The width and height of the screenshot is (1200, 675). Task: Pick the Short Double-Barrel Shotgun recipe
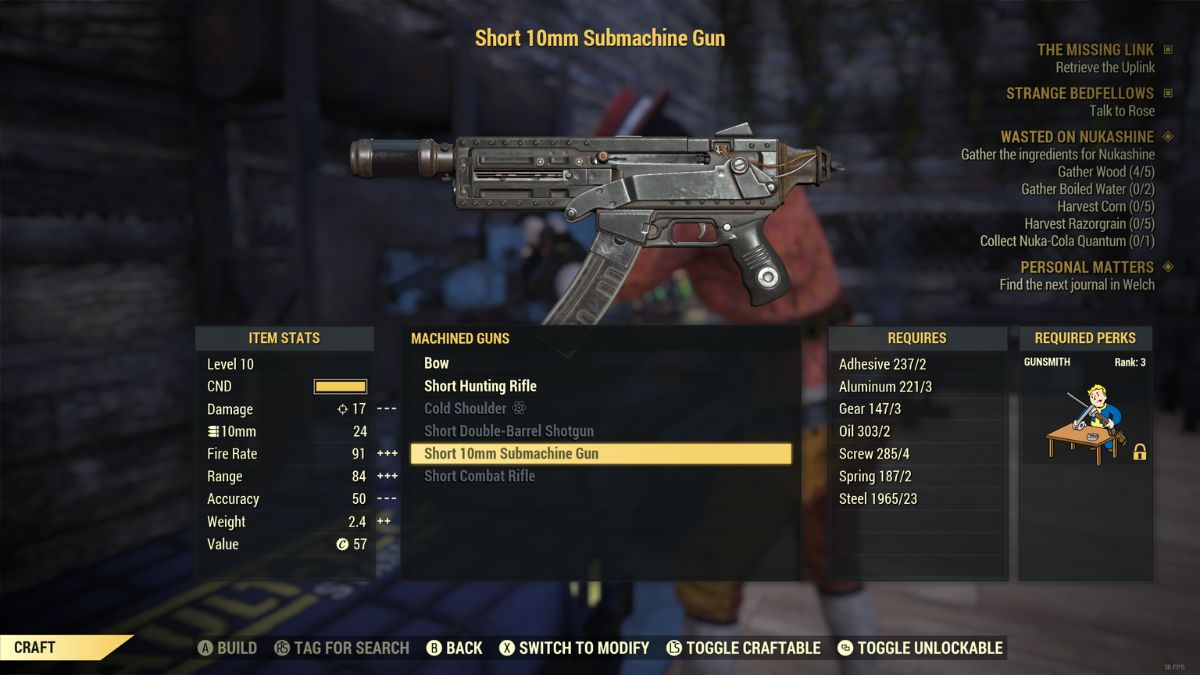click(x=509, y=431)
